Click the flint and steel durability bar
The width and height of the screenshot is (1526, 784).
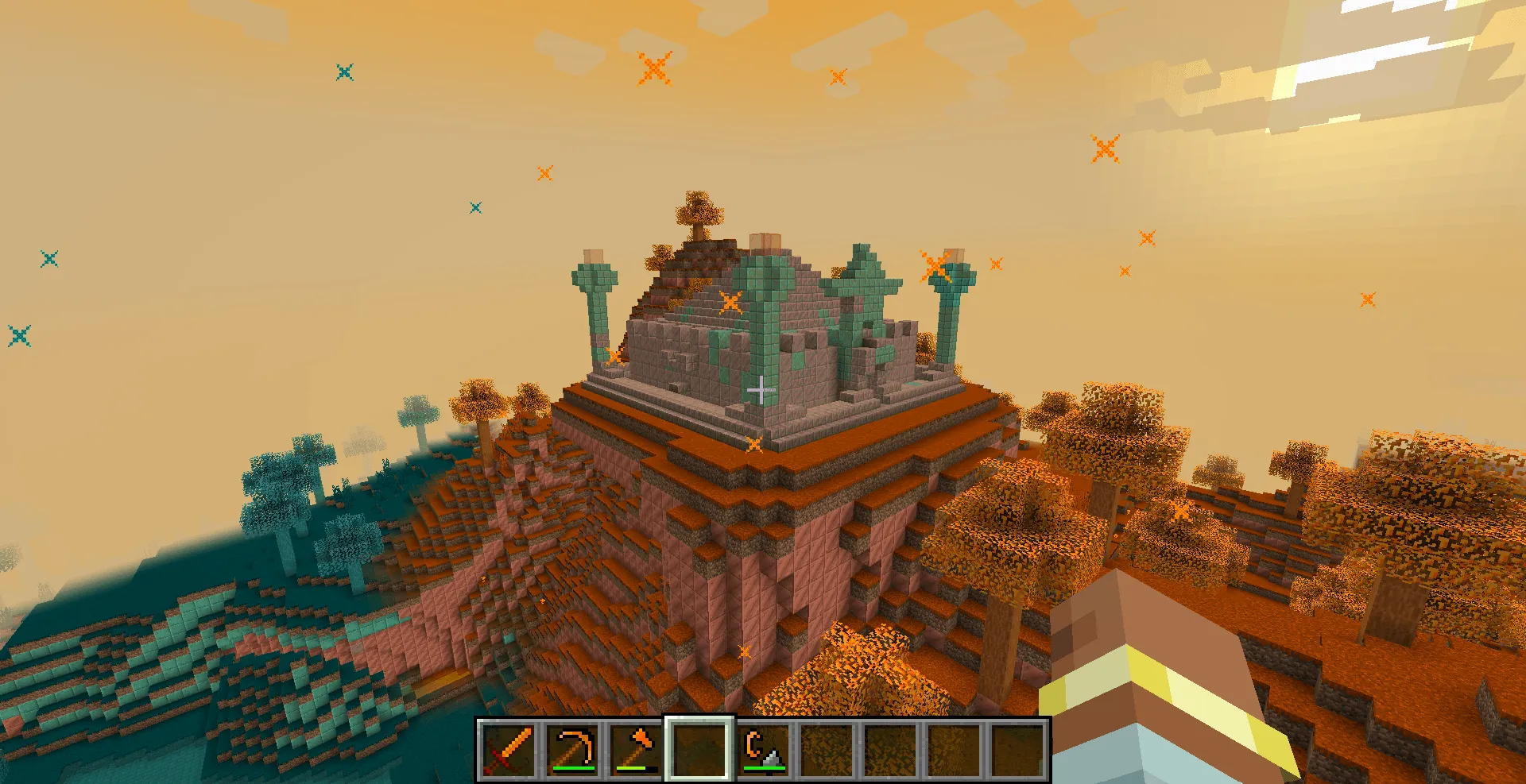click(765, 769)
